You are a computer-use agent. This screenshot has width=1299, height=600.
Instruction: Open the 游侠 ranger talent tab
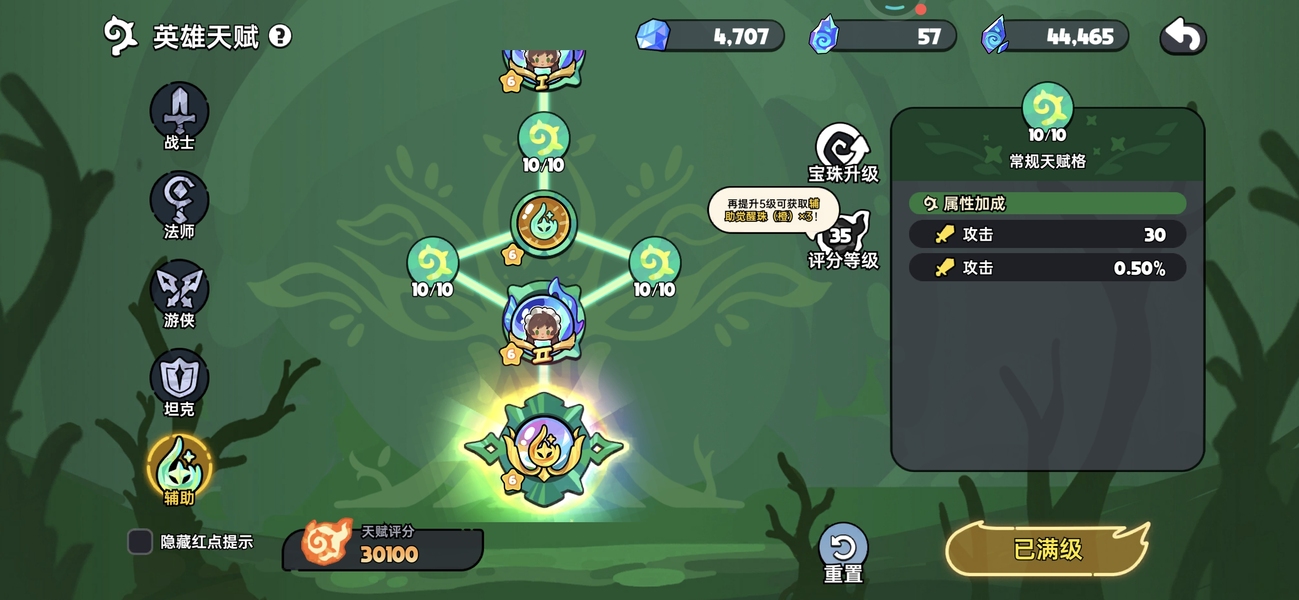pos(179,290)
